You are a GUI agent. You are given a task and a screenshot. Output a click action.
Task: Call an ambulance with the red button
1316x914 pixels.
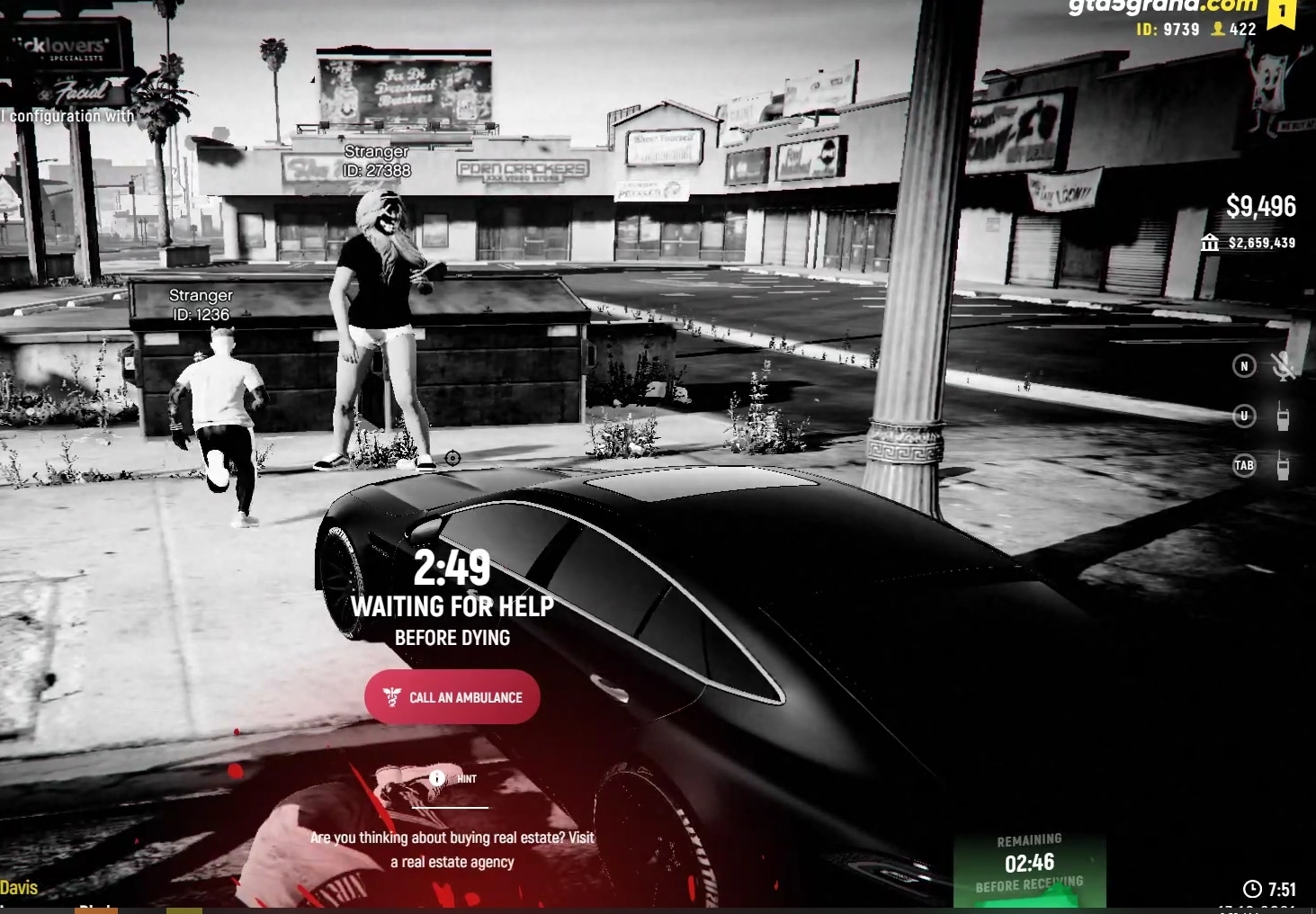pos(452,697)
